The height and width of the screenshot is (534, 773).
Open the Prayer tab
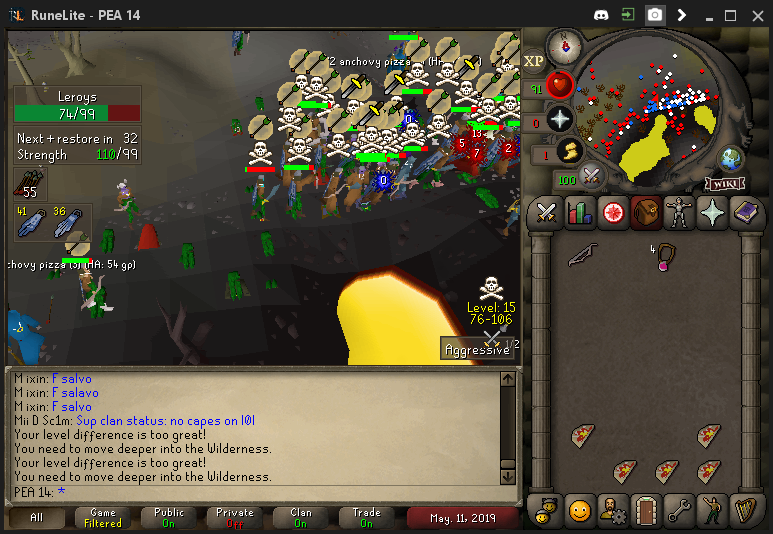tap(714, 213)
